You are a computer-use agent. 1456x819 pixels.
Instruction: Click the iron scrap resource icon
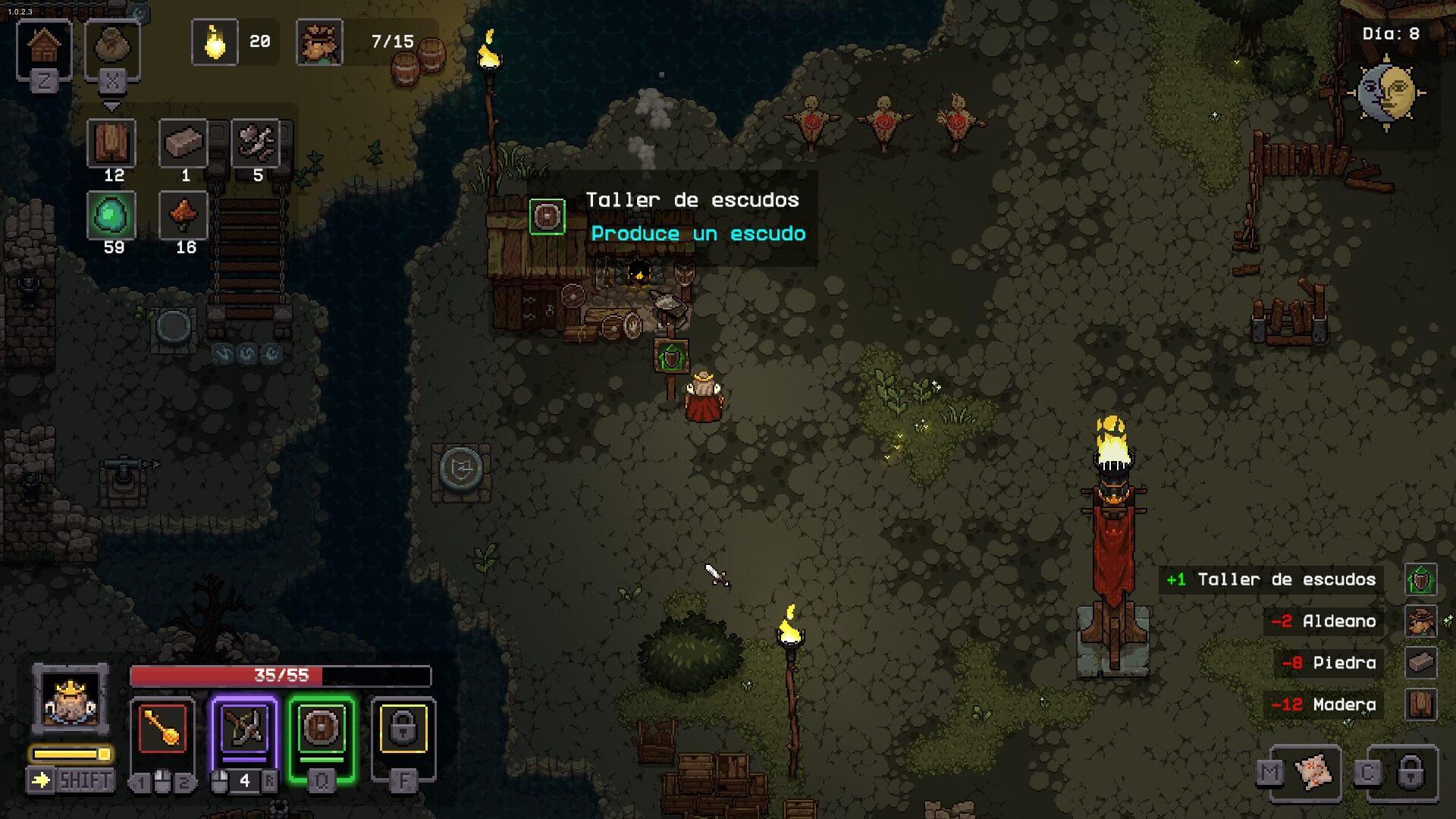pyautogui.click(x=256, y=143)
